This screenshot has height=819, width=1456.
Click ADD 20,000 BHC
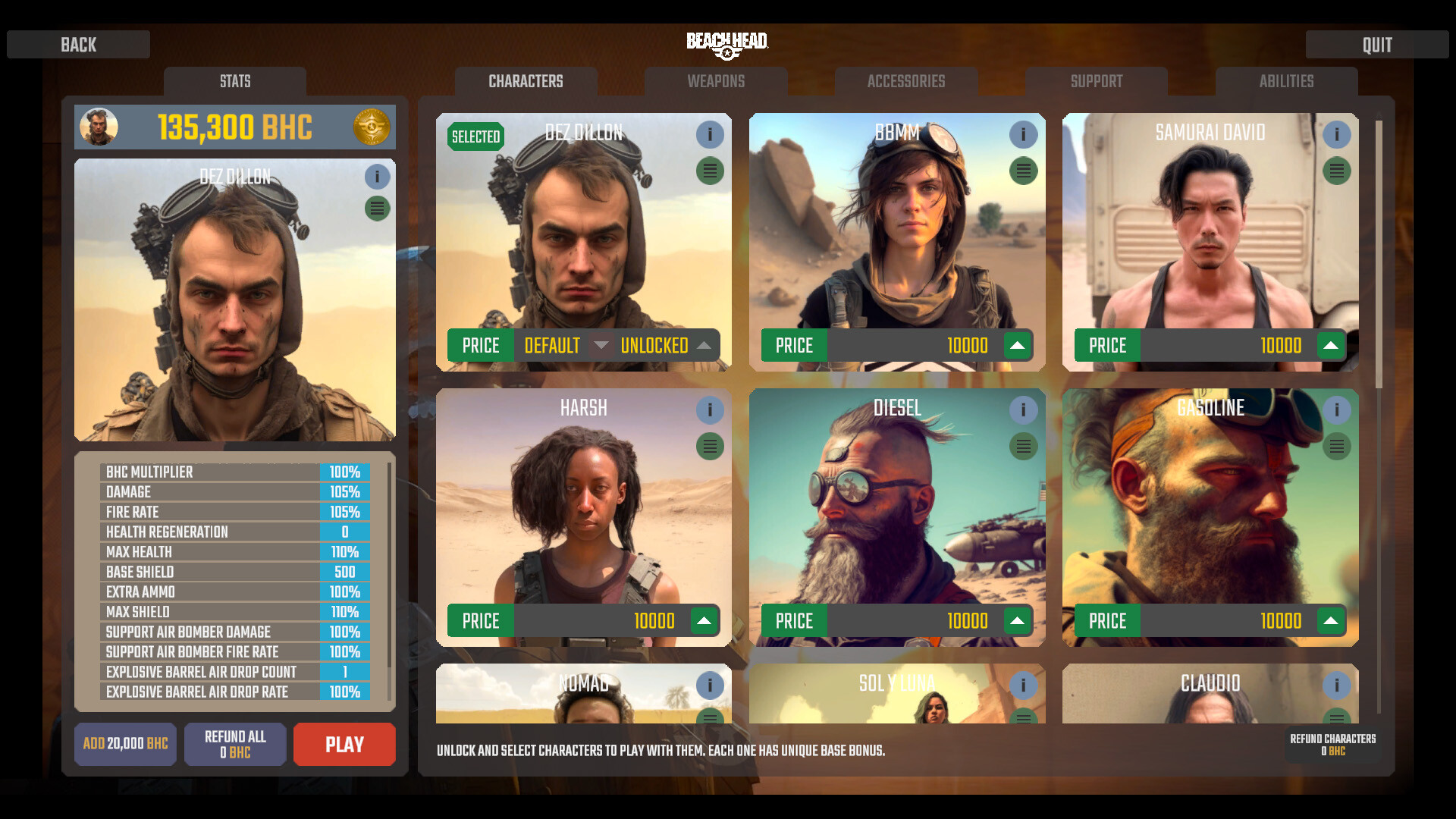[x=125, y=744]
